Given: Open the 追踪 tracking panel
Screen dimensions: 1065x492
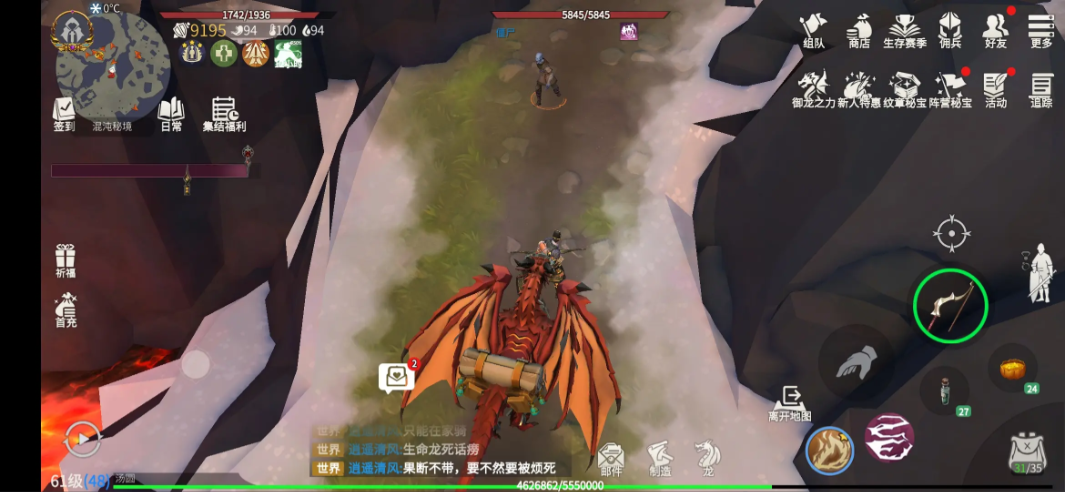Looking at the screenshot, I should click(x=1041, y=89).
